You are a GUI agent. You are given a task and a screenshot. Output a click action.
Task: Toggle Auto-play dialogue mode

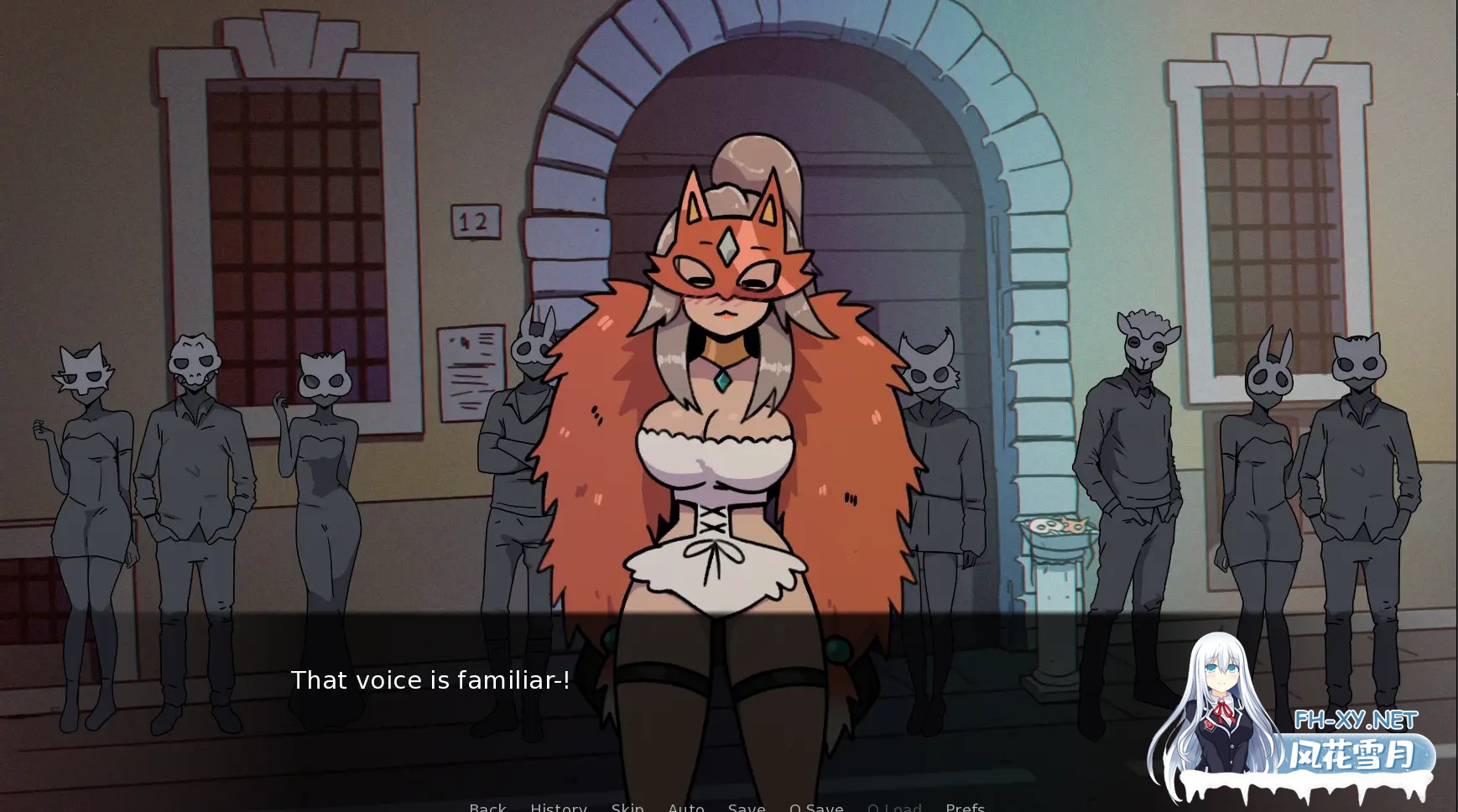[686, 807]
